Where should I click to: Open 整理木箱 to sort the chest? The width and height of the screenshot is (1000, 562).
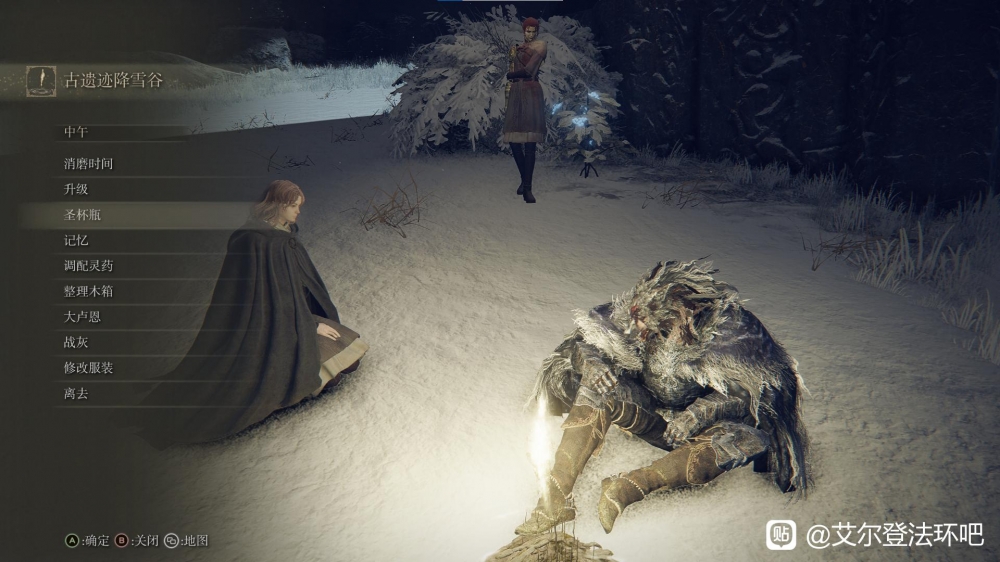click(x=89, y=291)
